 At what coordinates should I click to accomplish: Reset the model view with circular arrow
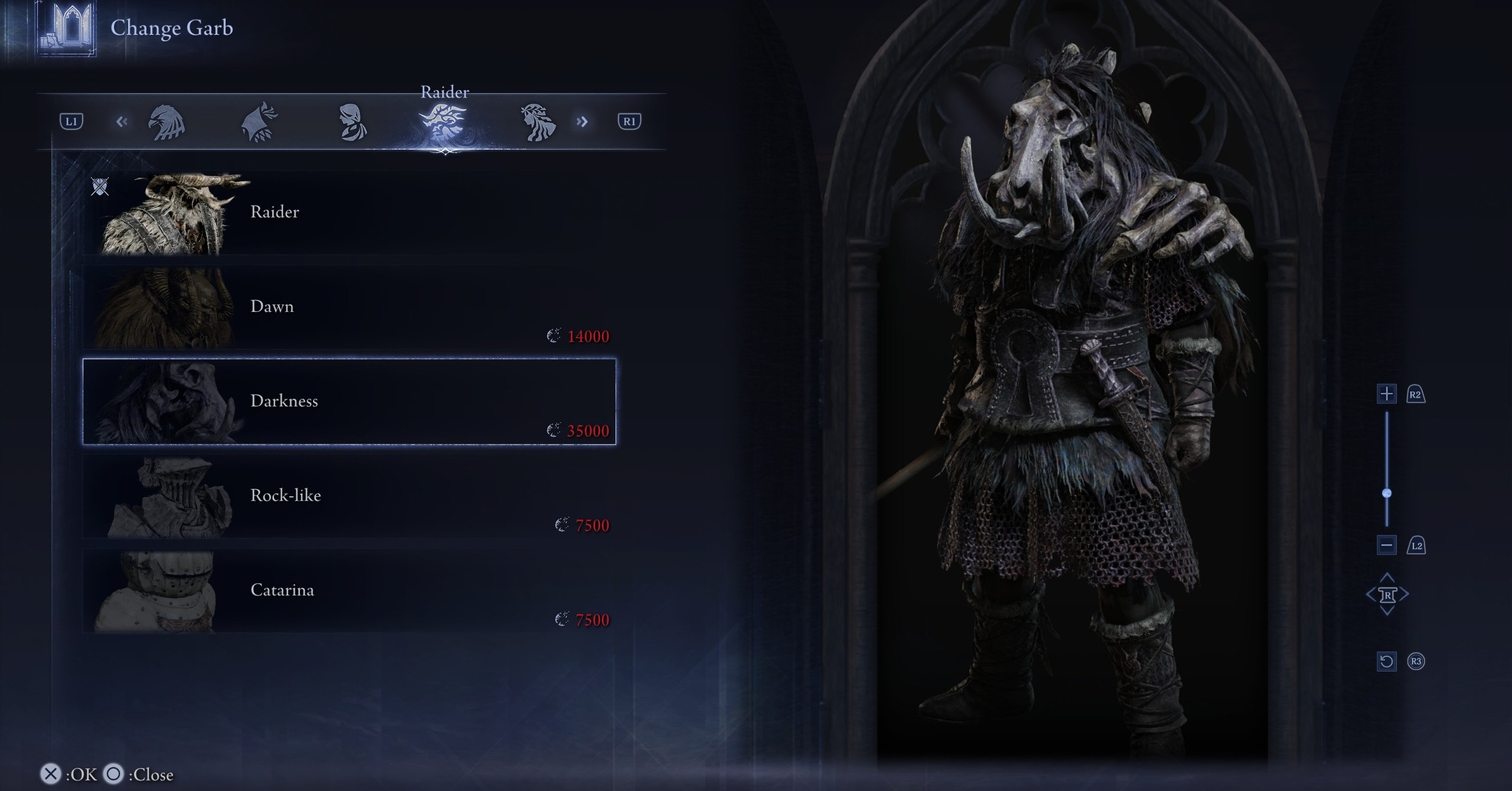pos(1387,661)
